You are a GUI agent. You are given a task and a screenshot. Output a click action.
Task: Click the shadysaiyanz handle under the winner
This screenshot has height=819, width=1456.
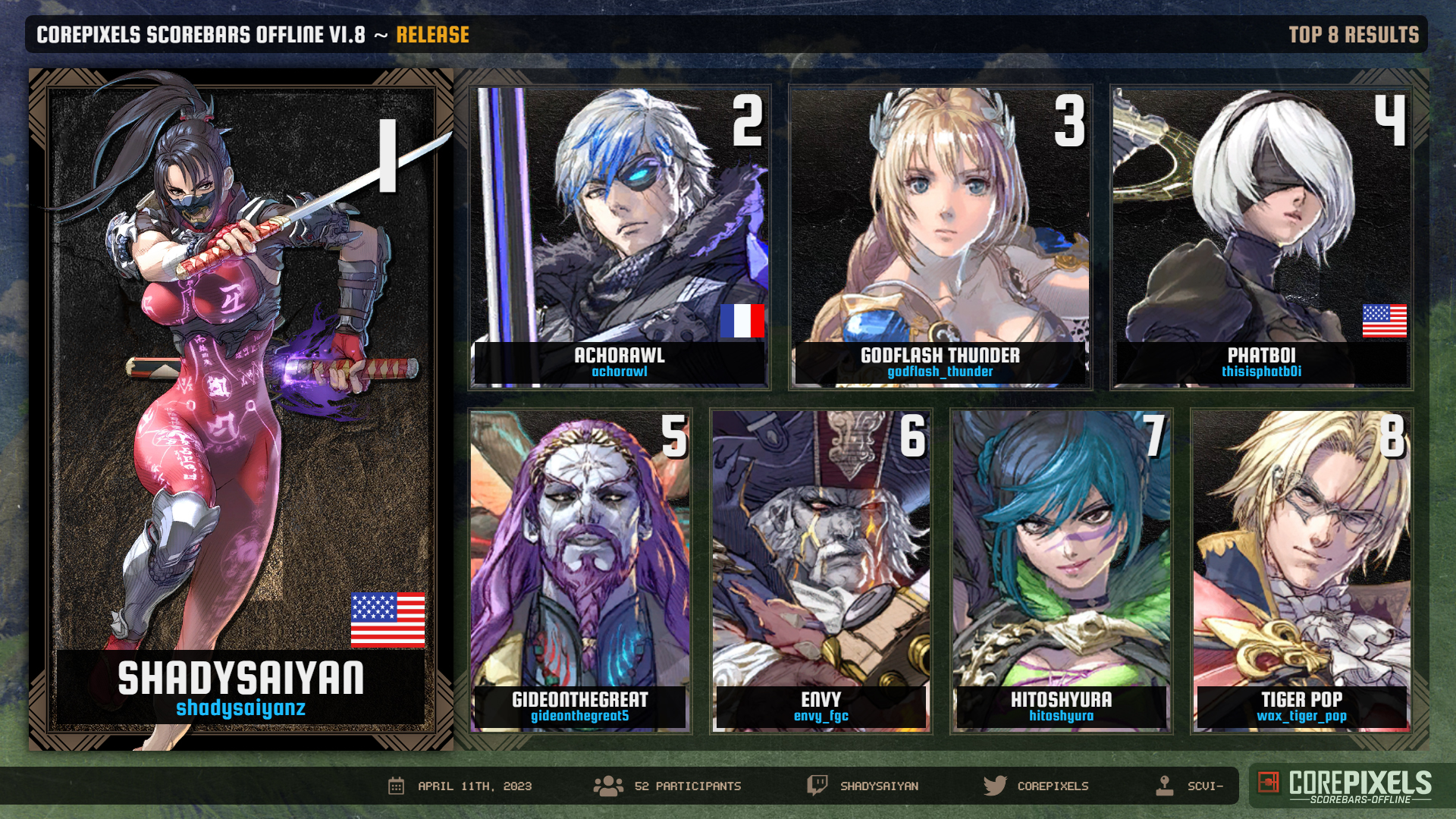pyautogui.click(x=241, y=708)
